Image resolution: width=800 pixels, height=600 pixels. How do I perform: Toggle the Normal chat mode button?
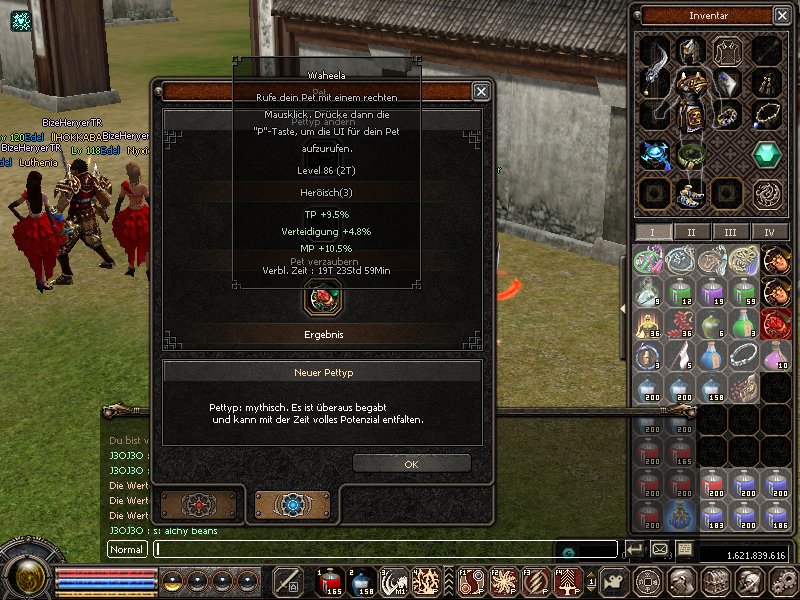[x=127, y=549]
